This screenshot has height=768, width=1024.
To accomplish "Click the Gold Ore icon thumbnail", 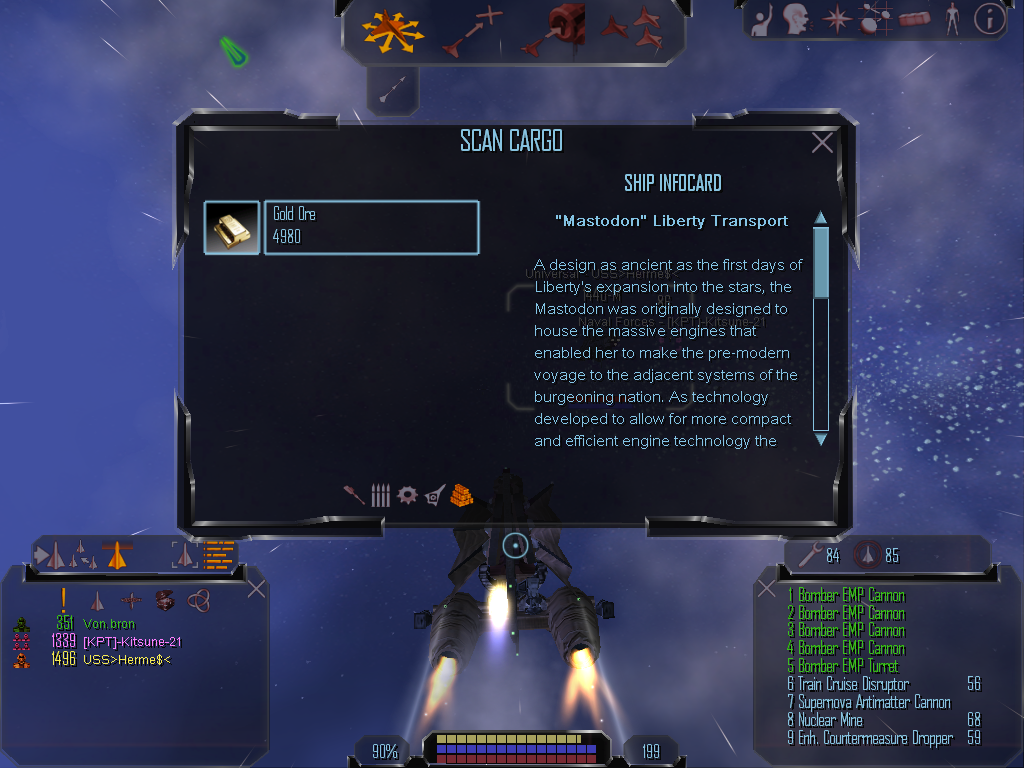I will (232, 227).
